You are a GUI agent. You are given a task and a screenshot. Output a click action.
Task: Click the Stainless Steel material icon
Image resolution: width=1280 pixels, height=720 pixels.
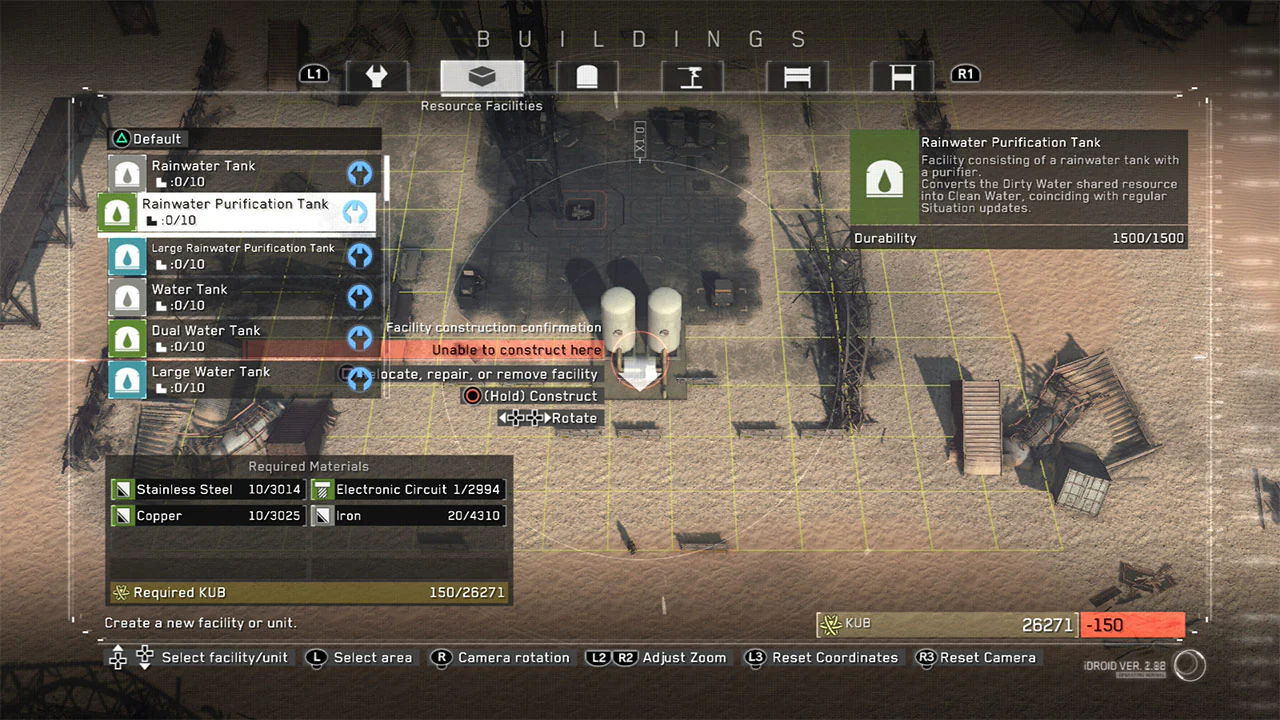point(121,489)
